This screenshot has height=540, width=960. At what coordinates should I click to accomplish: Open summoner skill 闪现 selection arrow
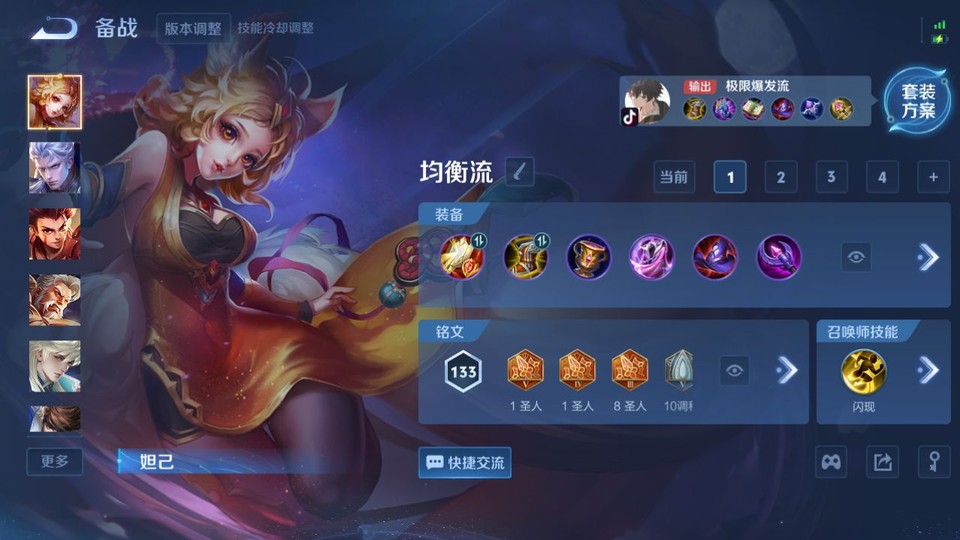click(928, 371)
